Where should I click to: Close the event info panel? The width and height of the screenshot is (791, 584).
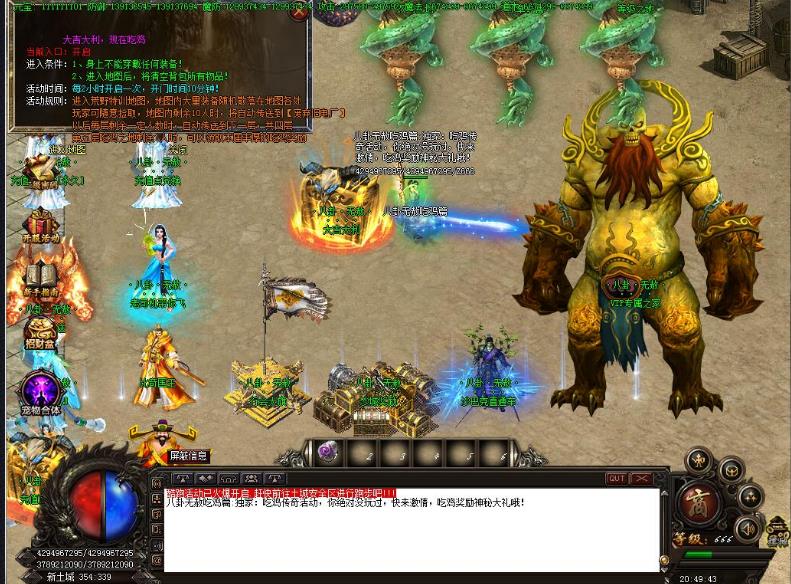tap(297, 14)
